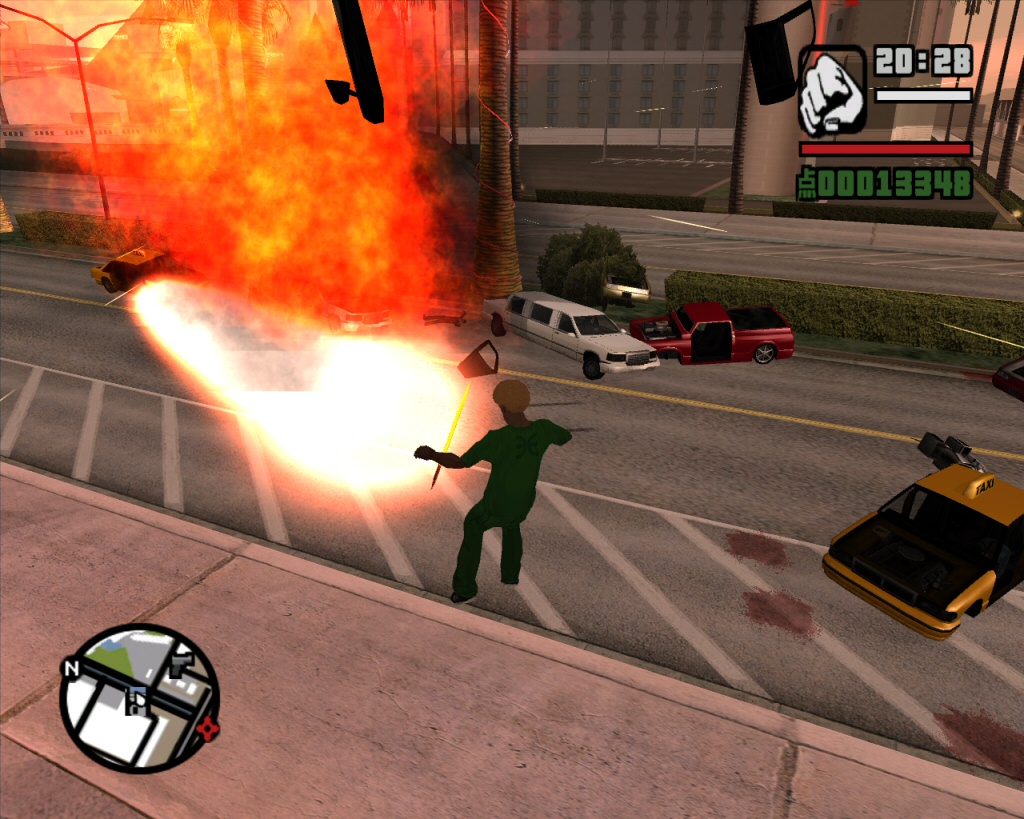Screen dimensions: 1024x819
Task: Select the red marker on the radar edge
Action: pyautogui.click(x=207, y=728)
